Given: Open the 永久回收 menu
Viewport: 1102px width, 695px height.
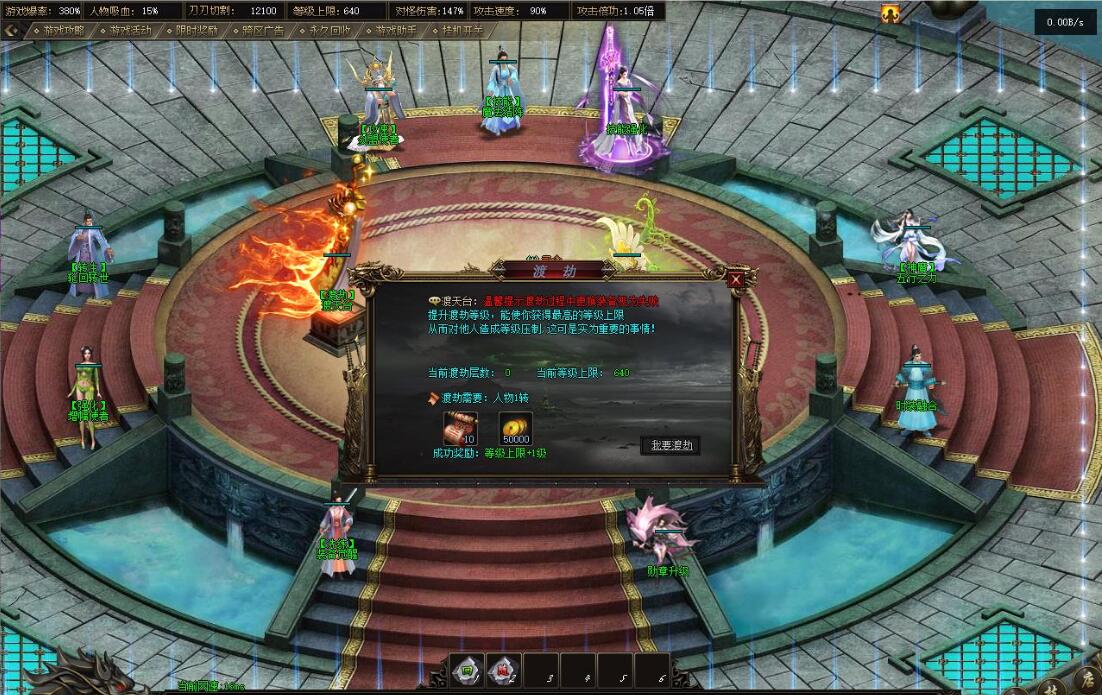Looking at the screenshot, I should pos(330,30).
